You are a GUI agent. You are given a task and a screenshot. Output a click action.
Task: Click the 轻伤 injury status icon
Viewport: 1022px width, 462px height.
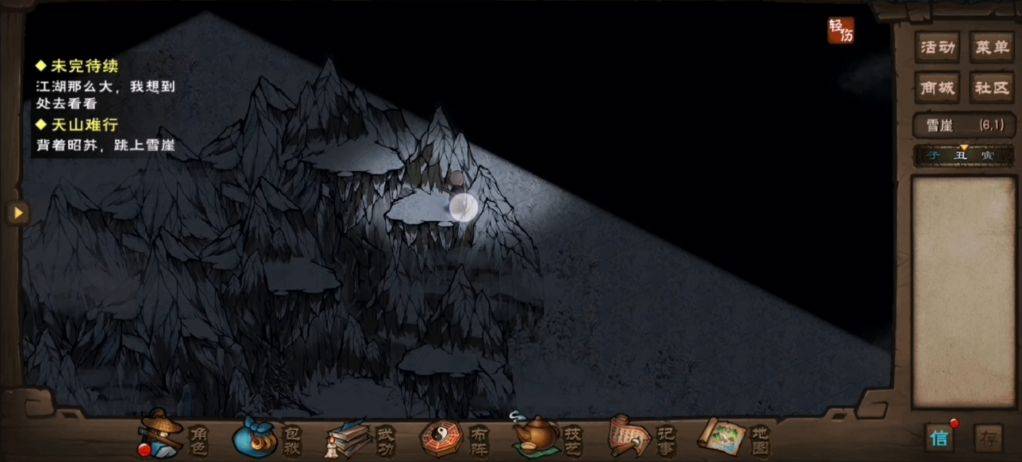pos(841,31)
